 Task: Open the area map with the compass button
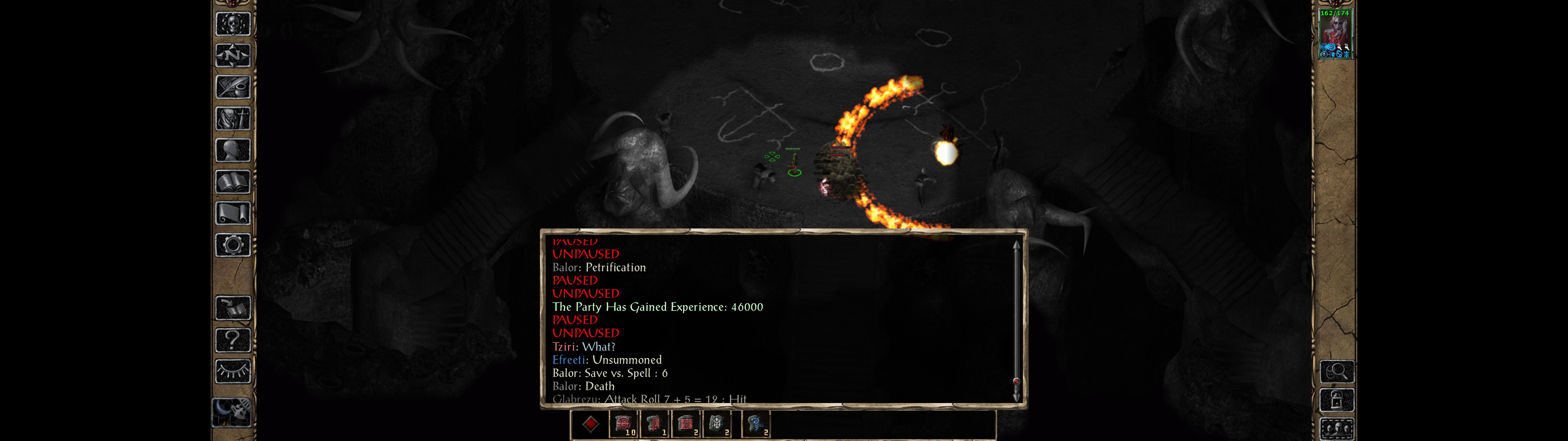(x=232, y=56)
